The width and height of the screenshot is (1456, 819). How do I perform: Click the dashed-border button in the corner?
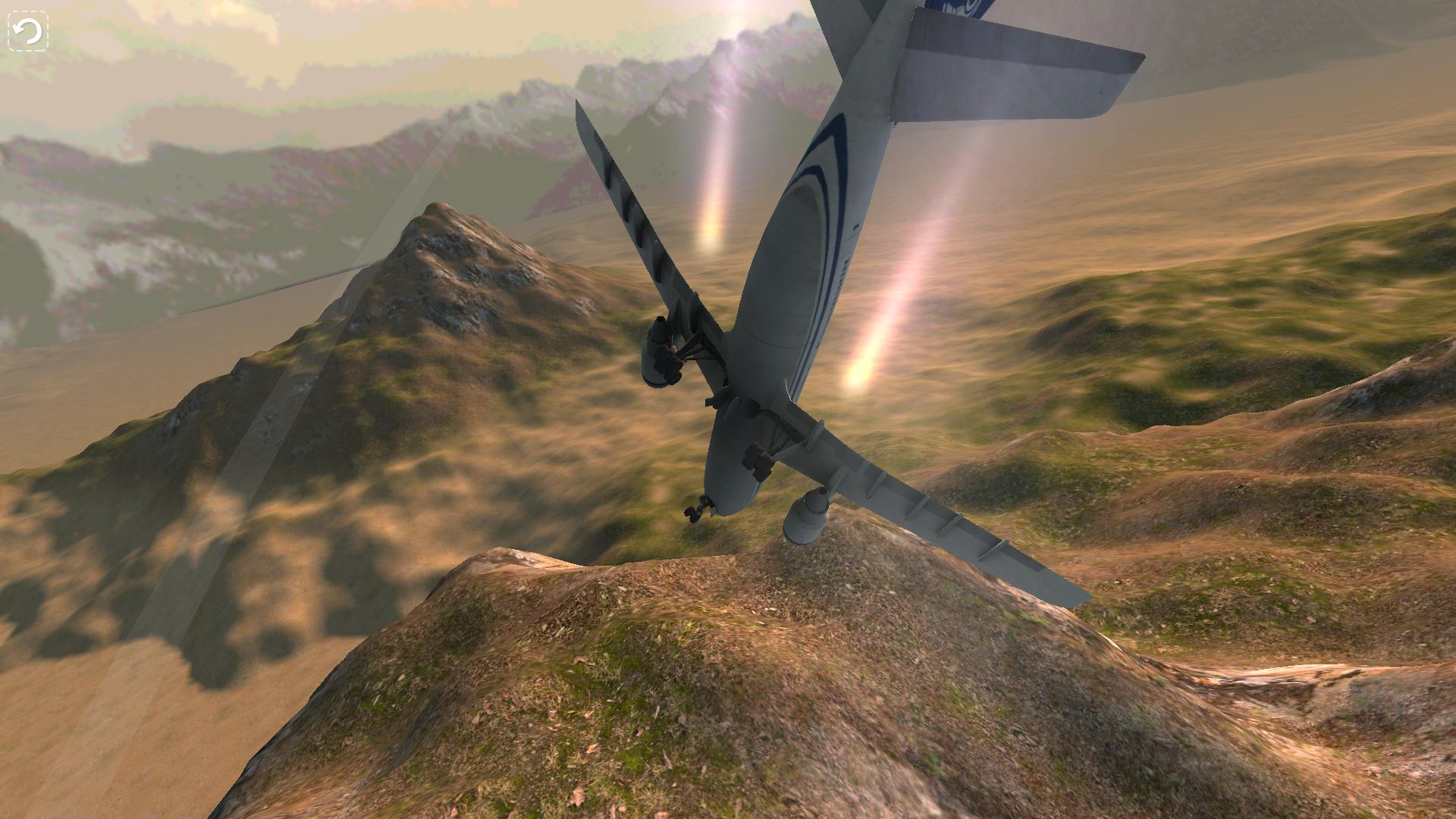(x=27, y=30)
